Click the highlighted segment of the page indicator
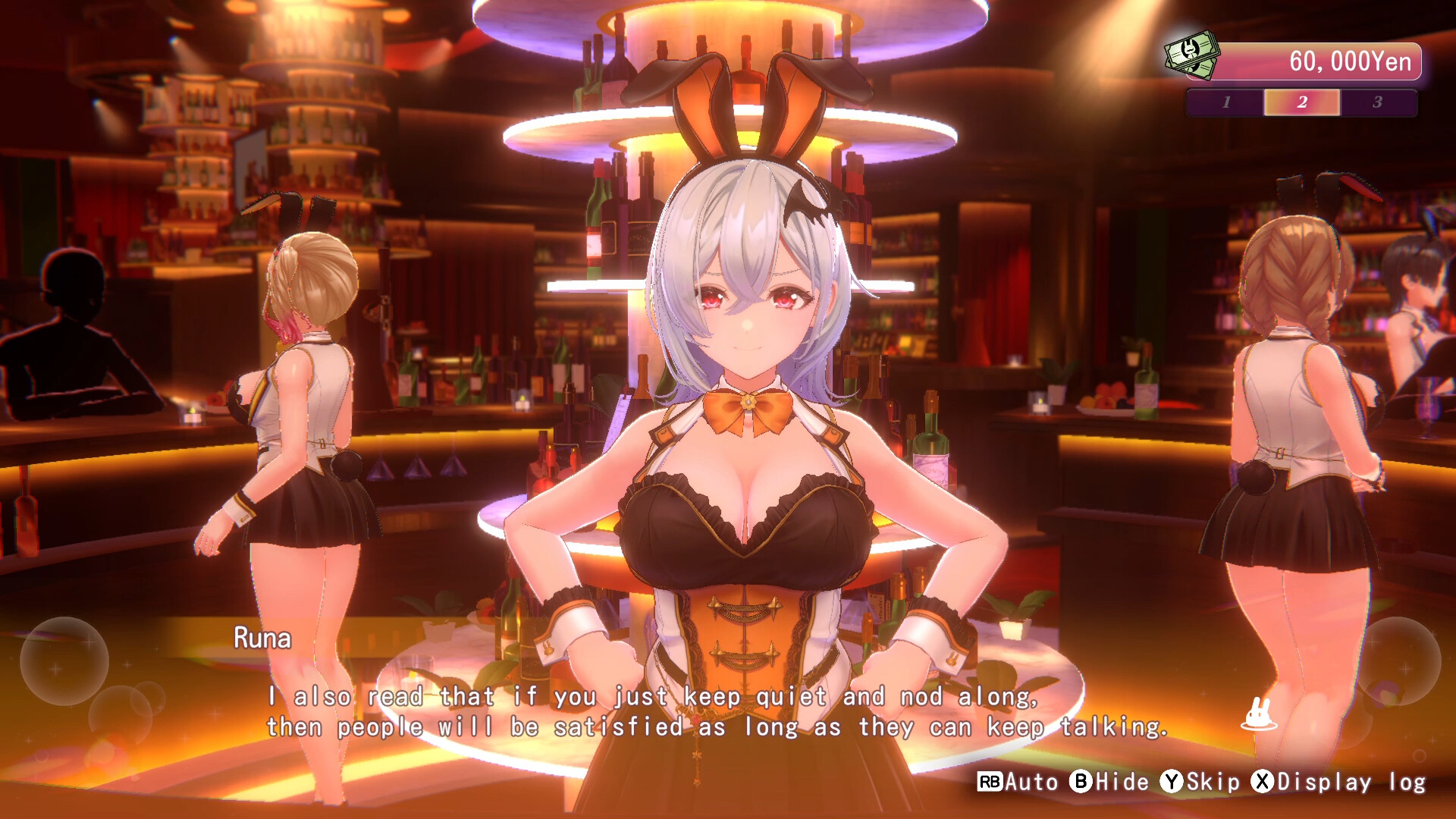 [x=1303, y=103]
